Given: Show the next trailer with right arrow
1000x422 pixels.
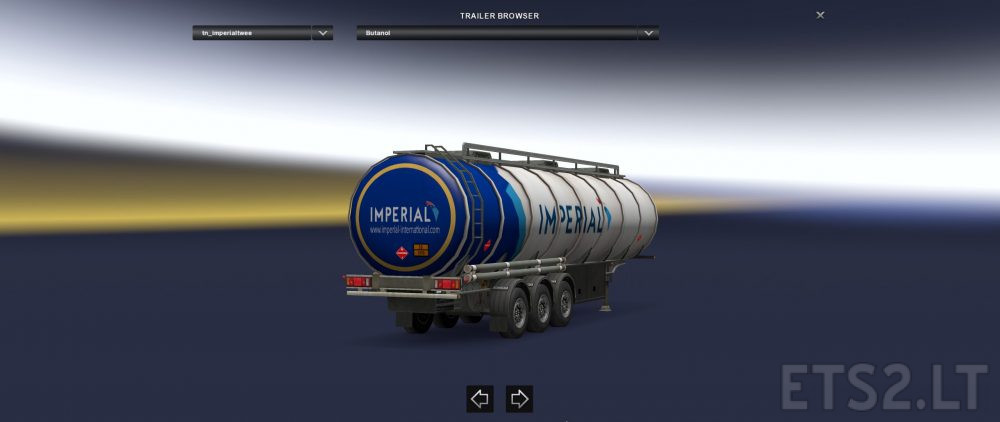Looking at the screenshot, I should pyautogui.click(x=519, y=399).
